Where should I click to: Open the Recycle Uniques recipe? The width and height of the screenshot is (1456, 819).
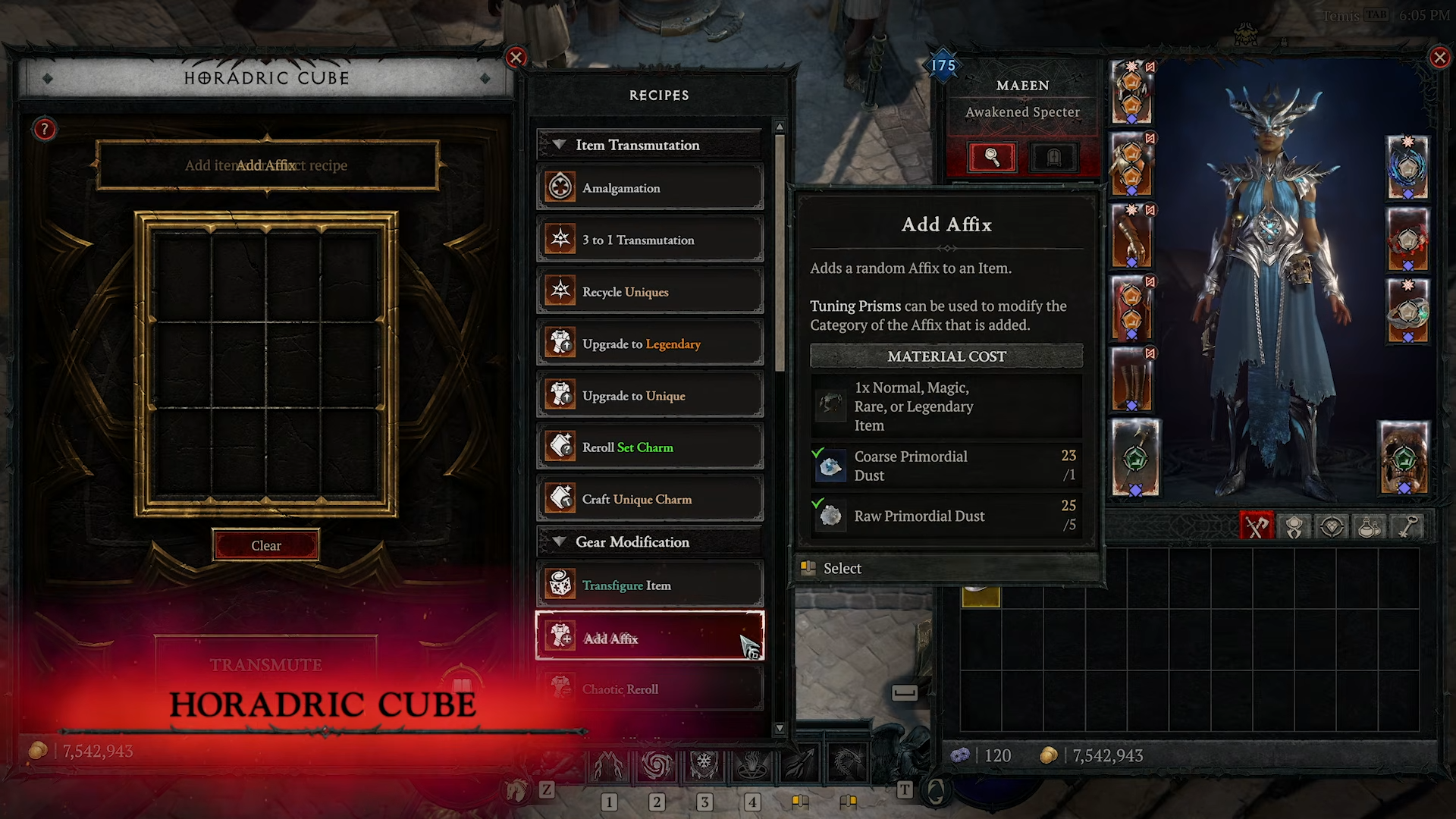click(650, 291)
